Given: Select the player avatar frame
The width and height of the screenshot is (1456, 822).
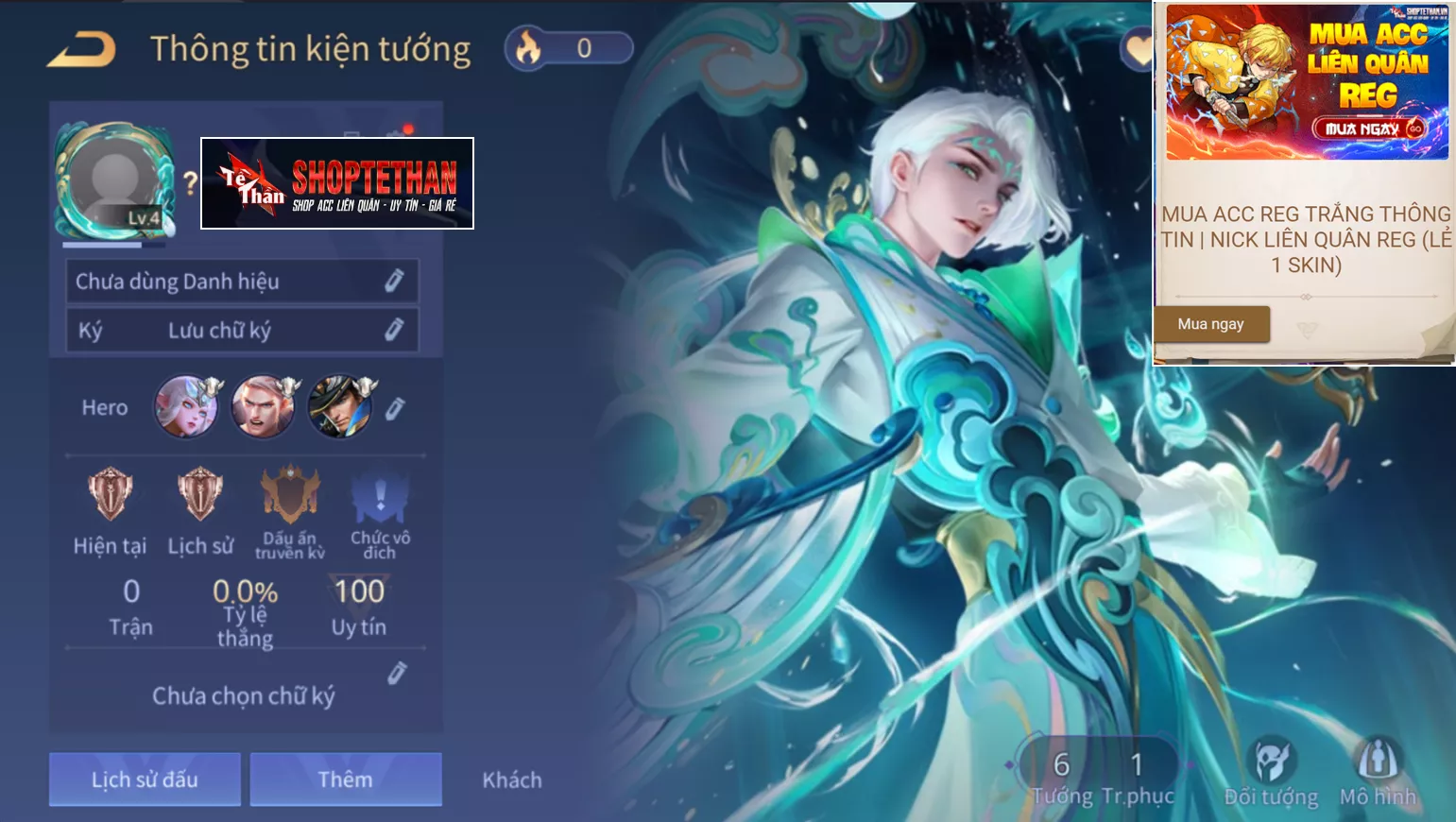Looking at the screenshot, I should tap(114, 180).
